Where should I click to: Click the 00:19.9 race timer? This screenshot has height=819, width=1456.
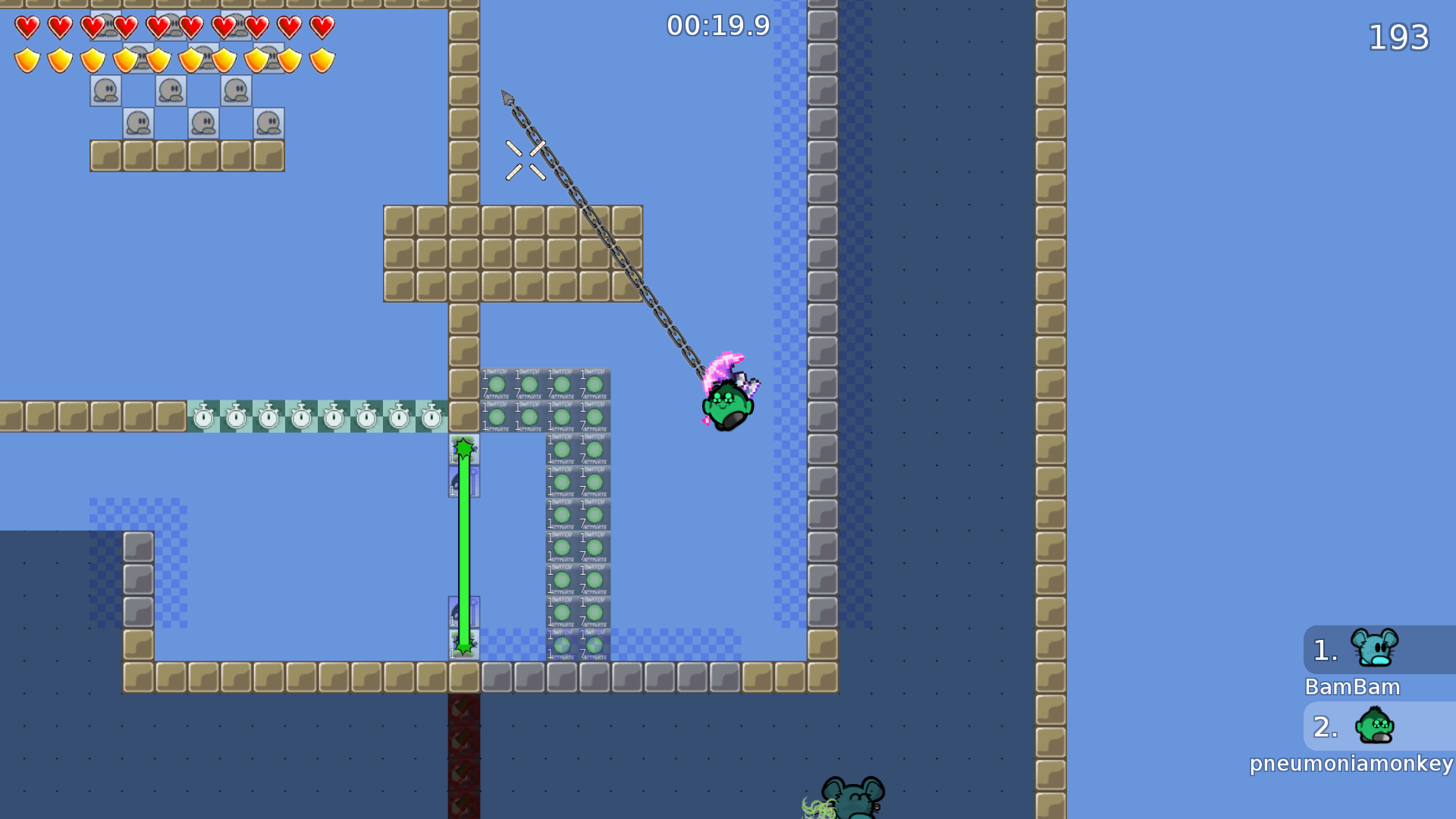pos(717,25)
